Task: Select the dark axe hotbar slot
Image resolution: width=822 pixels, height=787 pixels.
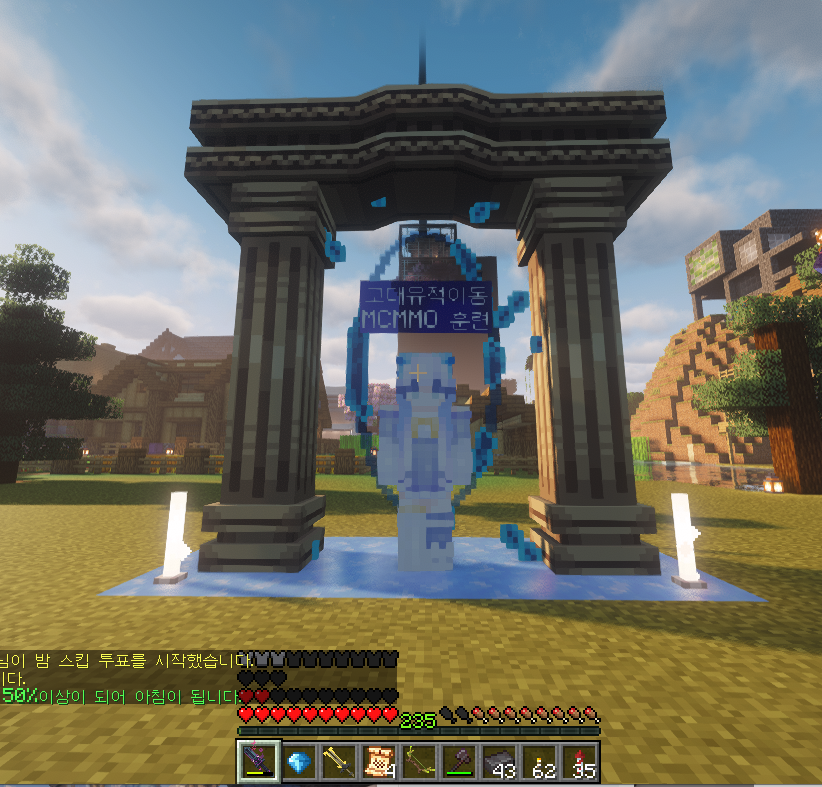Action: pyautogui.click(x=459, y=762)
